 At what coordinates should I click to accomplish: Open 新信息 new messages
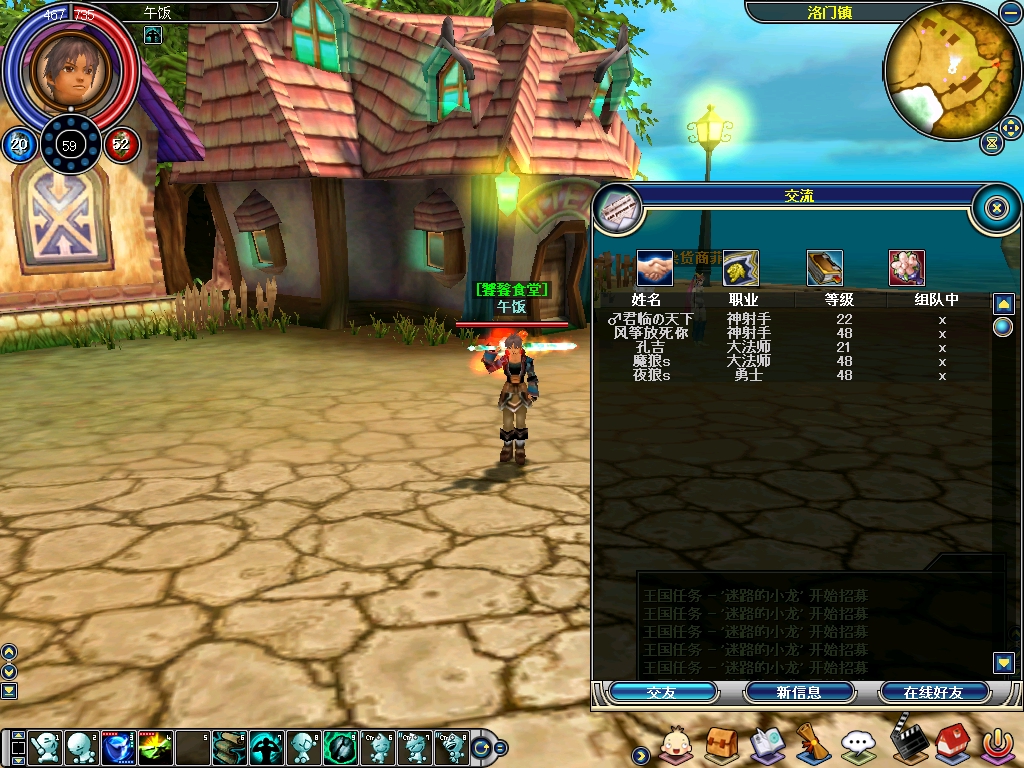pyautogui.click(x=799, y=692)
